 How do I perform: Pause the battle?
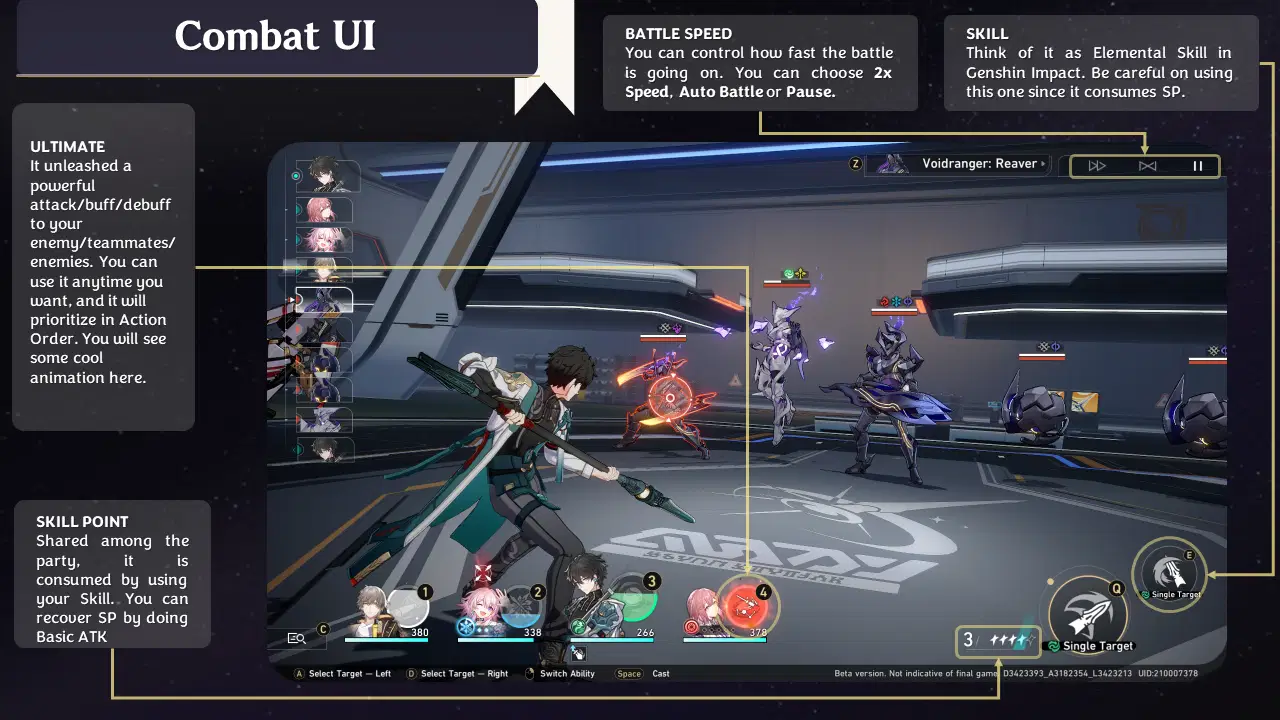[x=1198, y=166]
